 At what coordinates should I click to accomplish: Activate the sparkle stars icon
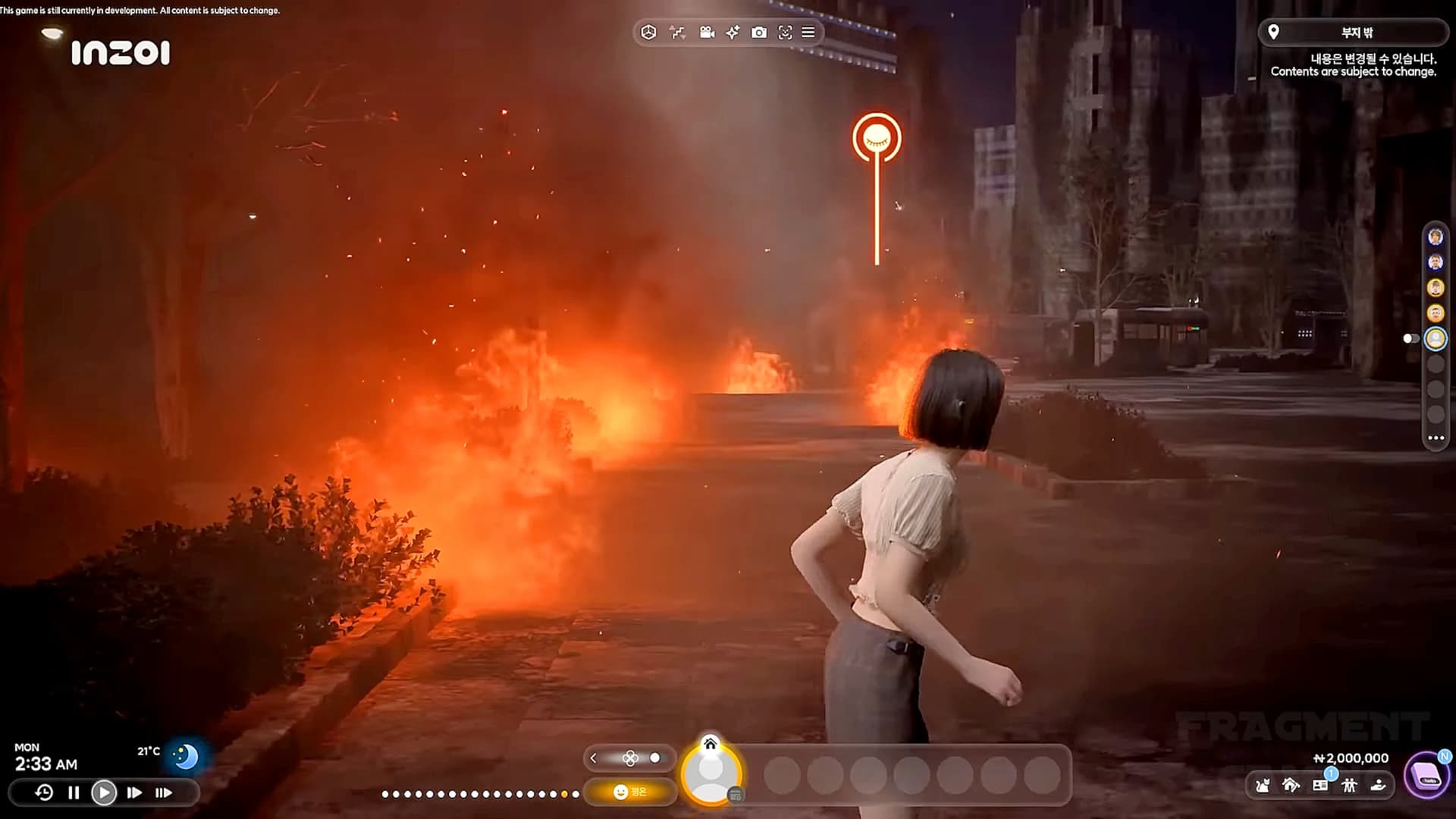tap(733, 33)
